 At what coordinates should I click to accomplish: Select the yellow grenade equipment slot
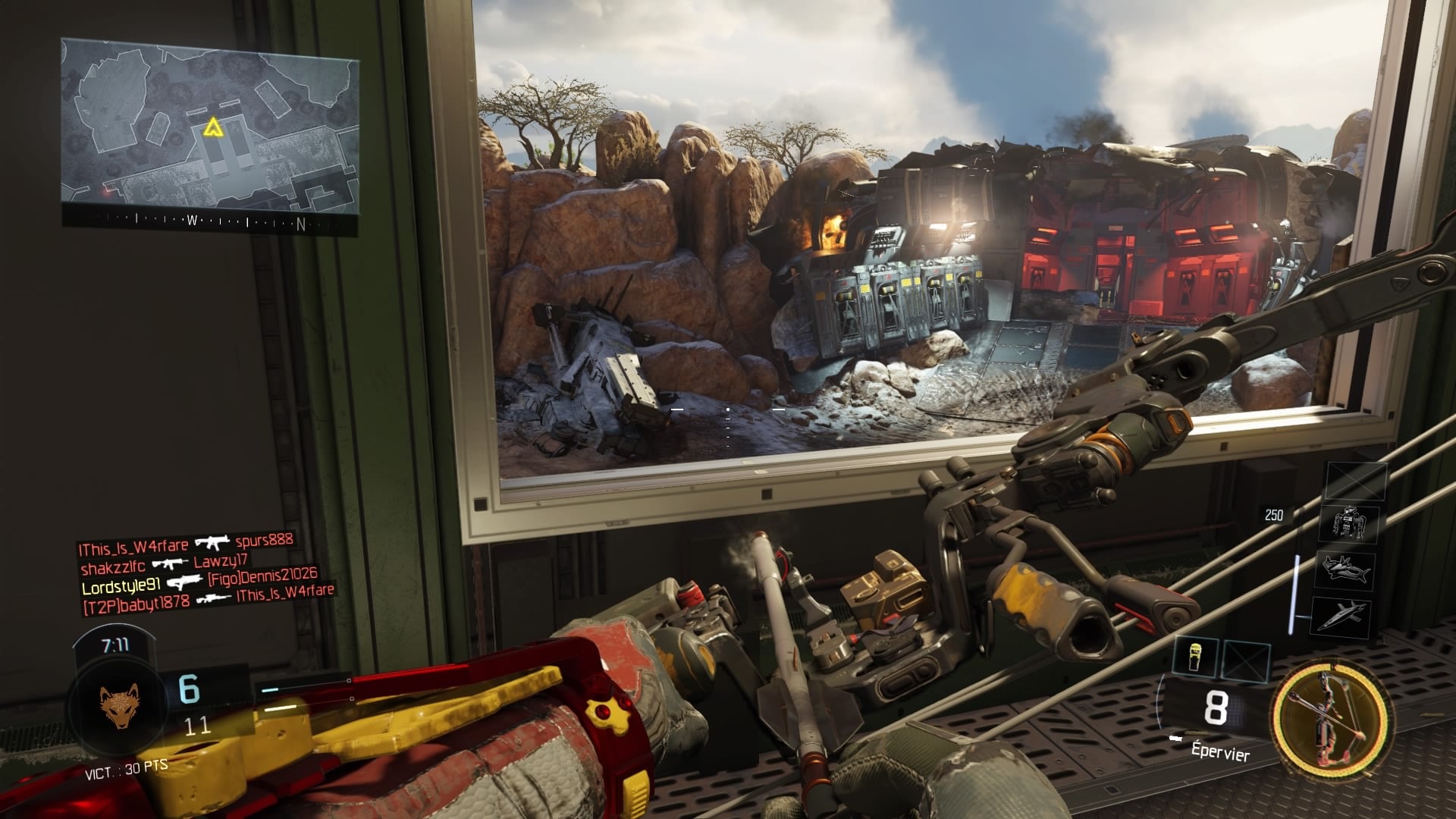point(1194,656)
